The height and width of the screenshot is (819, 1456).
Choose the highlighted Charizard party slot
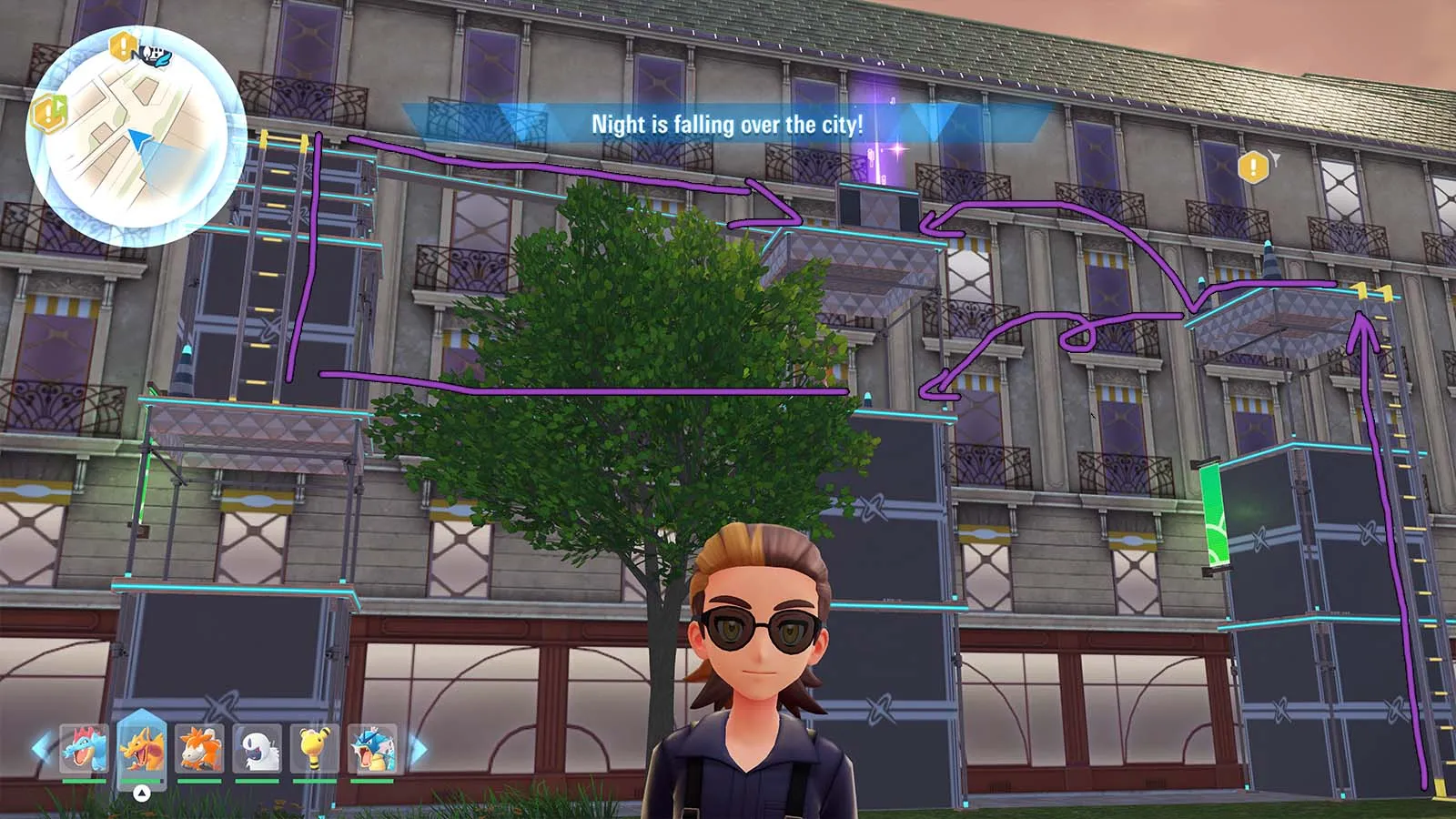141,749
